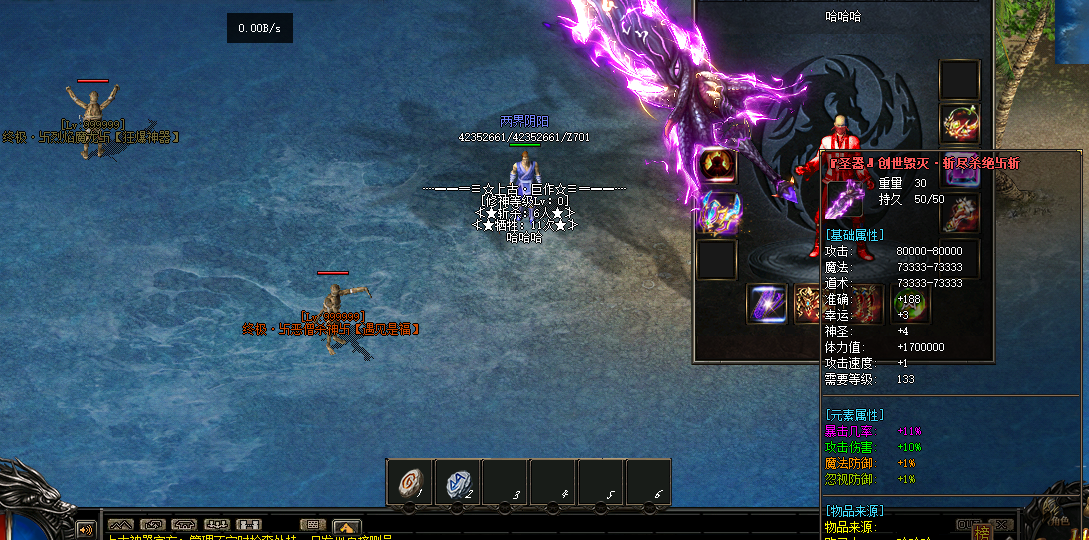This screenshot has height=540, width=1089.
Task: Select the bone-claw item slot on the right
Action: (959, 212)
